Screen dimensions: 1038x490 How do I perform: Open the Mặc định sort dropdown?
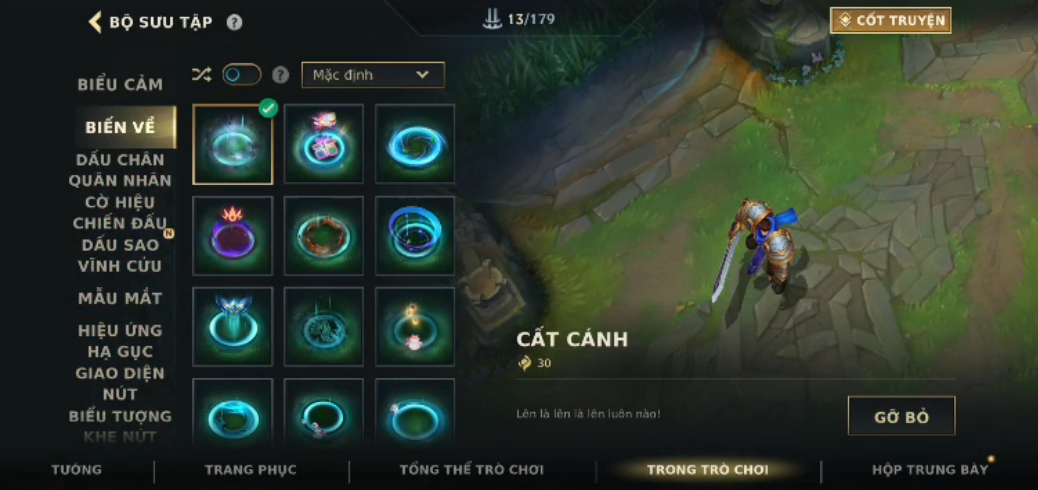click(x=372, y=75)
